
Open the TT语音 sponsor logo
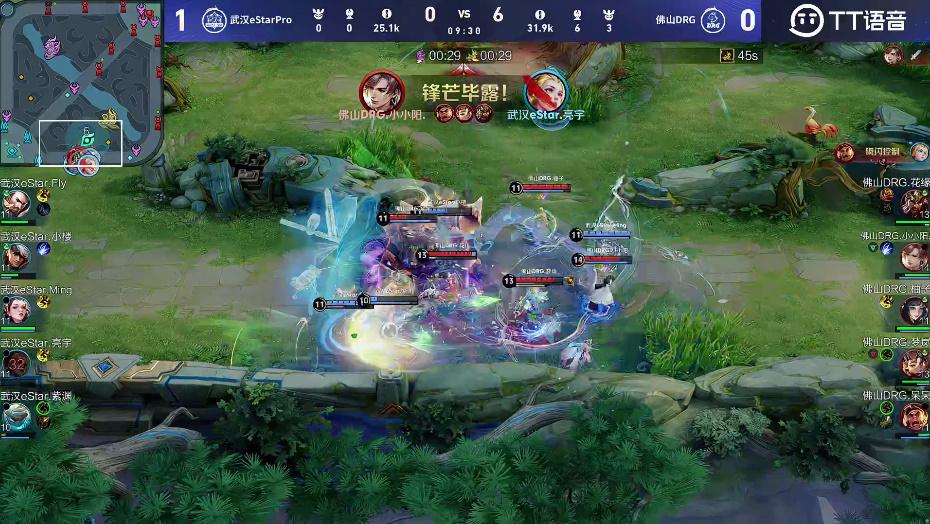[848, 20]
